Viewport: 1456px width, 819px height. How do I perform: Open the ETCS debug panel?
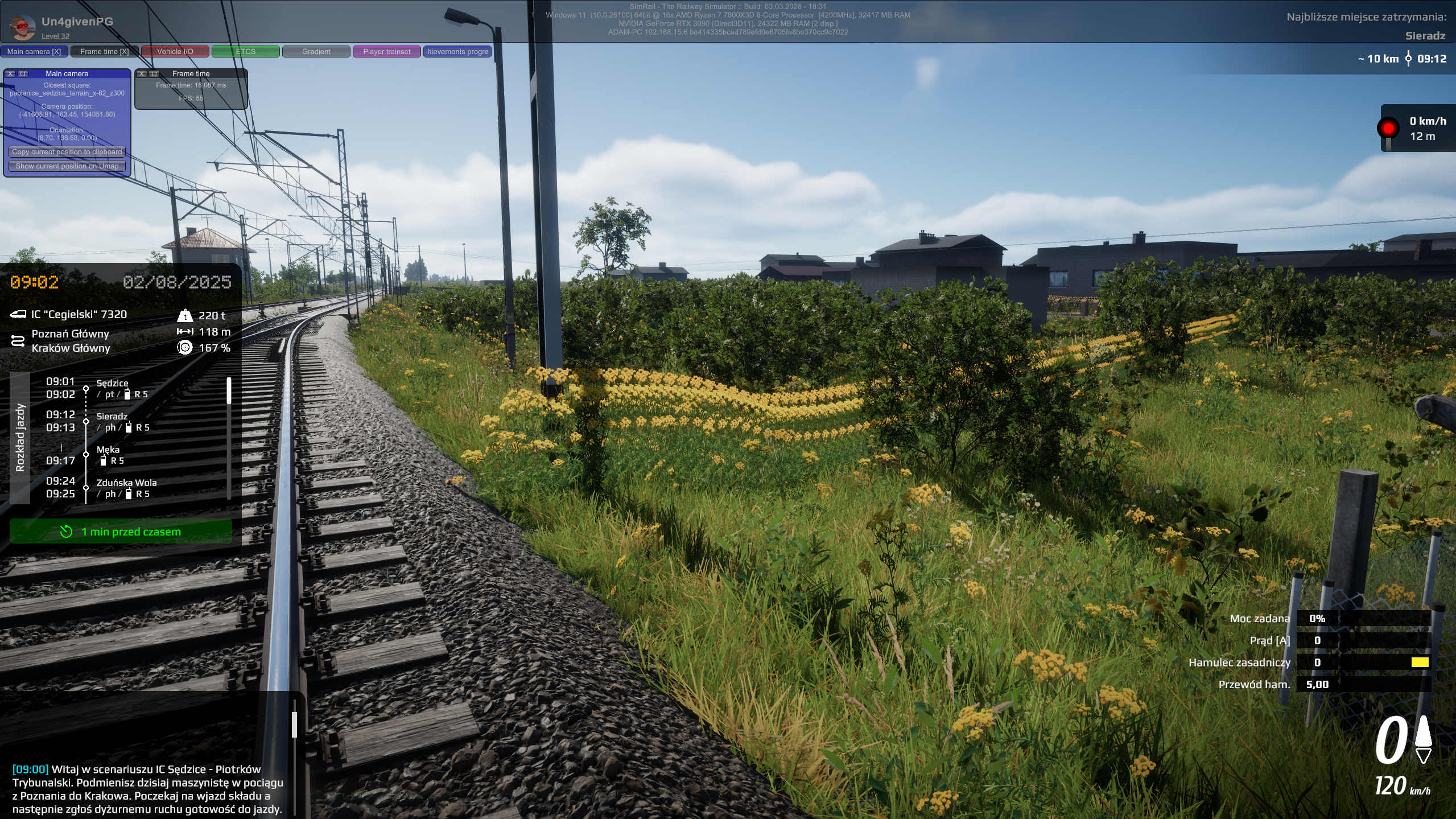pyautogui.click(x=246, y=52)
